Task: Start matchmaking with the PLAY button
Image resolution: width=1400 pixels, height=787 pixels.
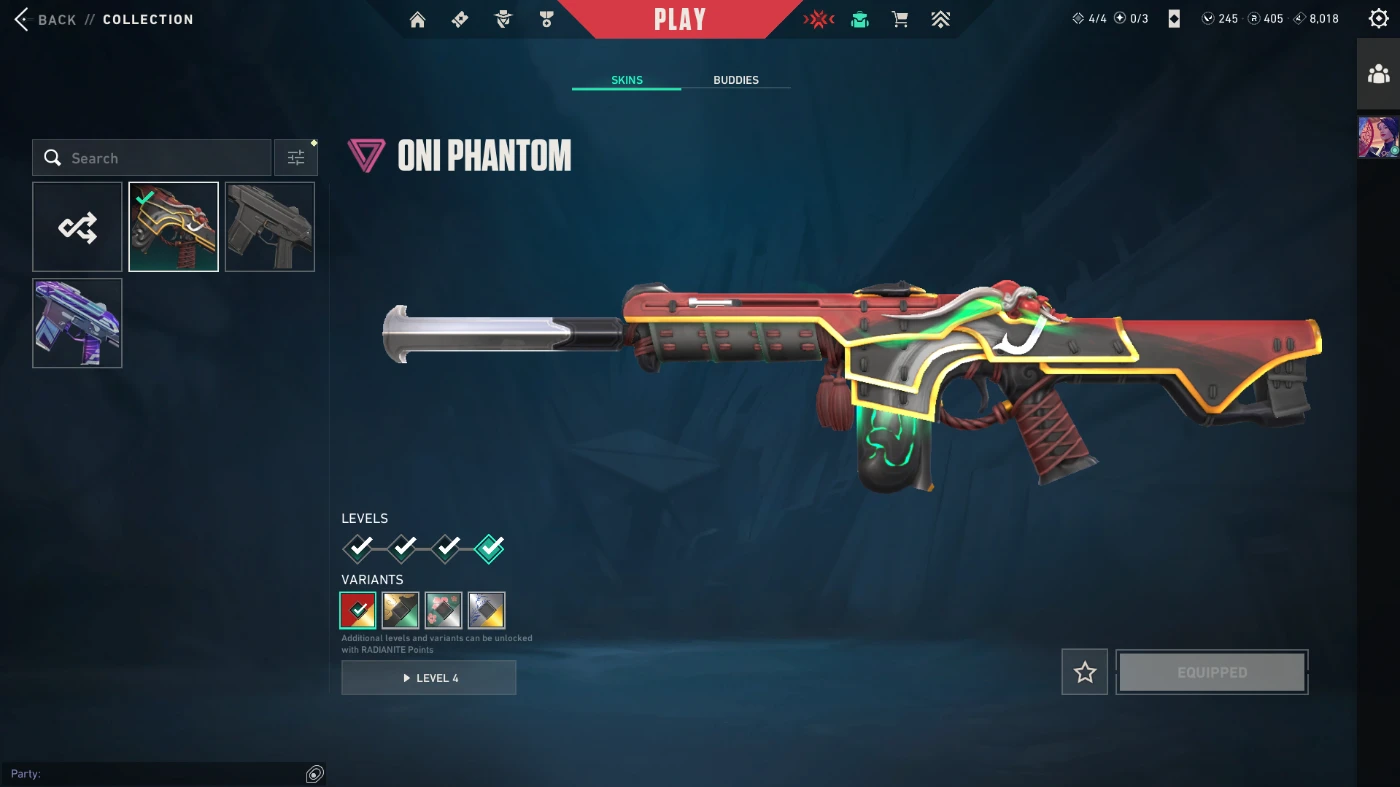Action: (x=680, y=19)
